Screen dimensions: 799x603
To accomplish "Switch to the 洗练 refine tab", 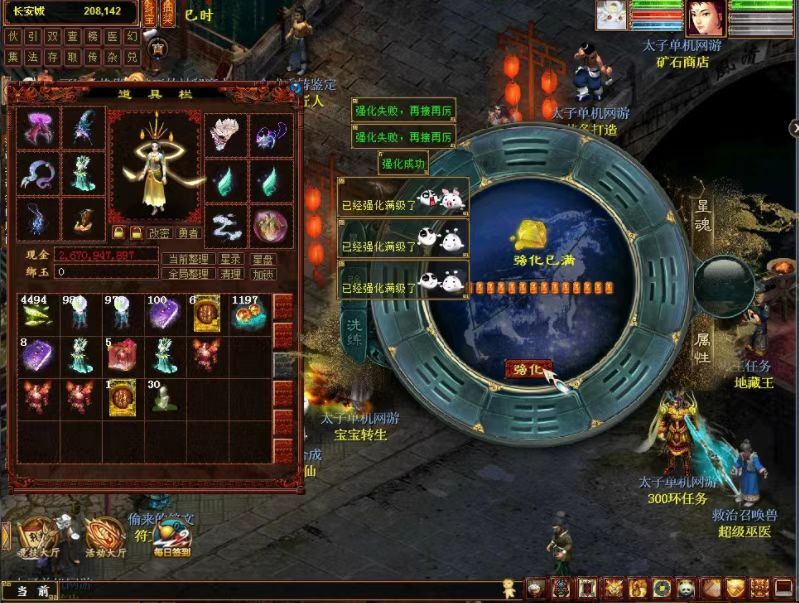I will pyautogui.click(x=356, y=328).
